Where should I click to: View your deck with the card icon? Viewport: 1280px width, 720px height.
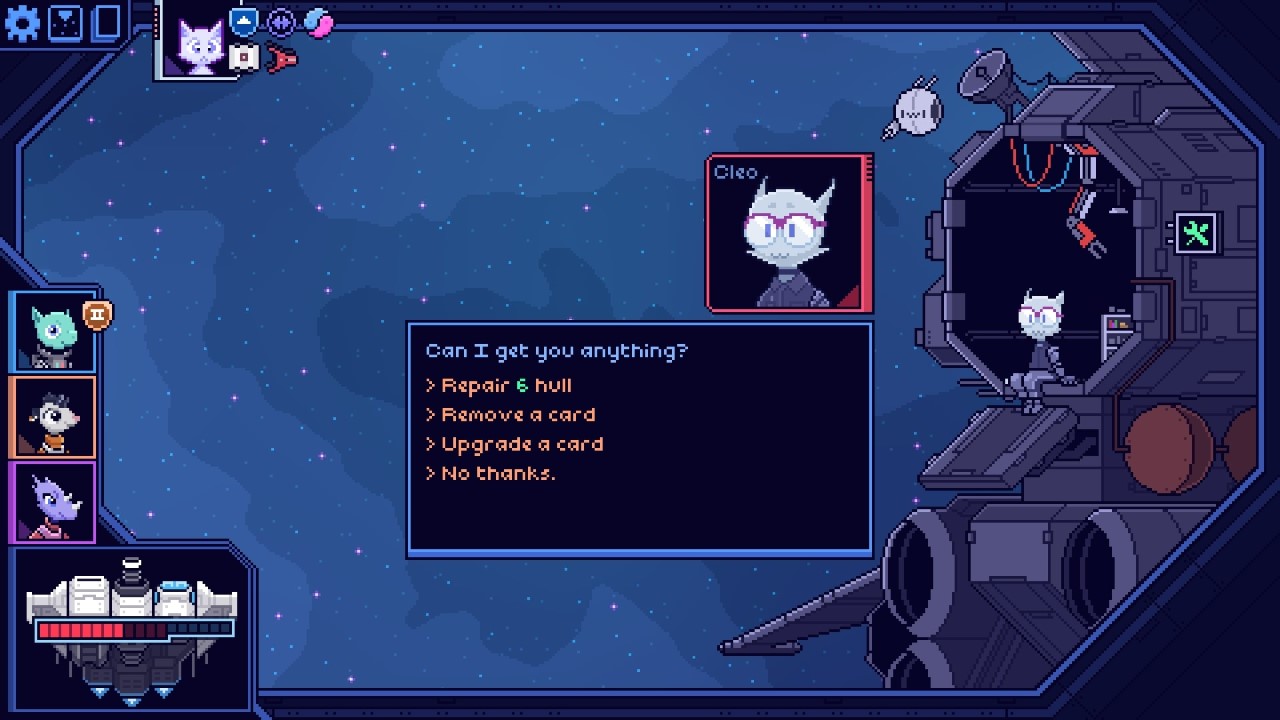(105, 22)
